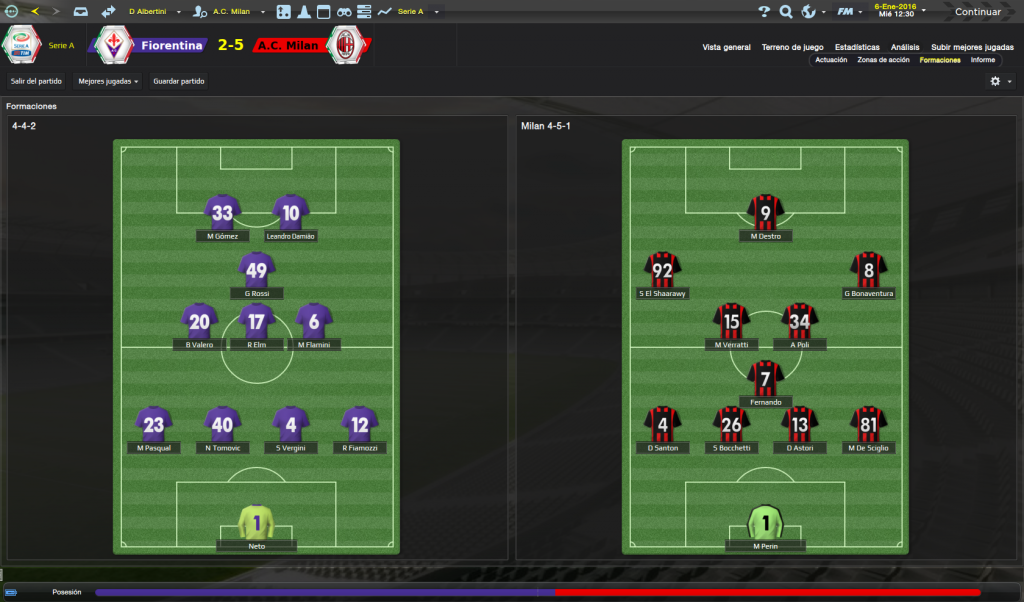Open the Zonas de acción sub-tab
Viewport: 1024px width, 602px height.
pos(883,60)
